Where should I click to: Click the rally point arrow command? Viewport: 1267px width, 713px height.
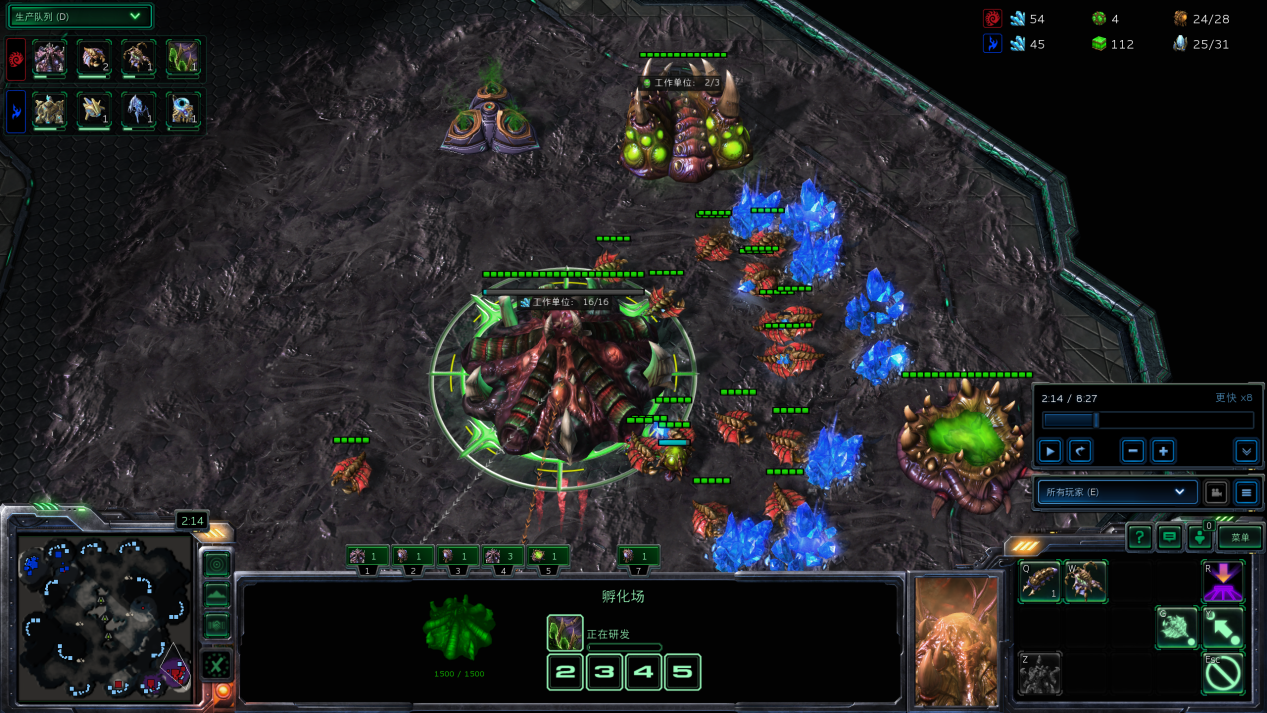[1222, 627]
